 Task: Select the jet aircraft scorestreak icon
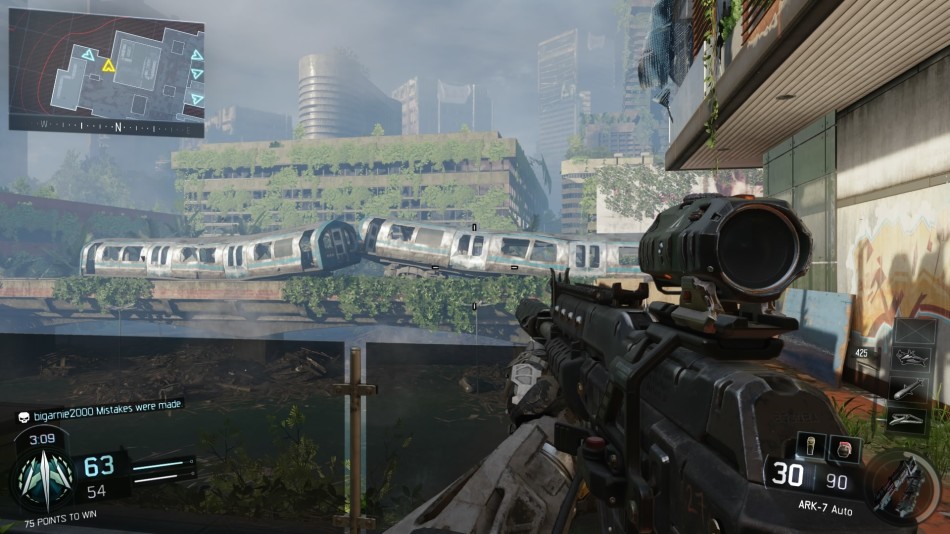pyautogui.click(x=914, y=359)
